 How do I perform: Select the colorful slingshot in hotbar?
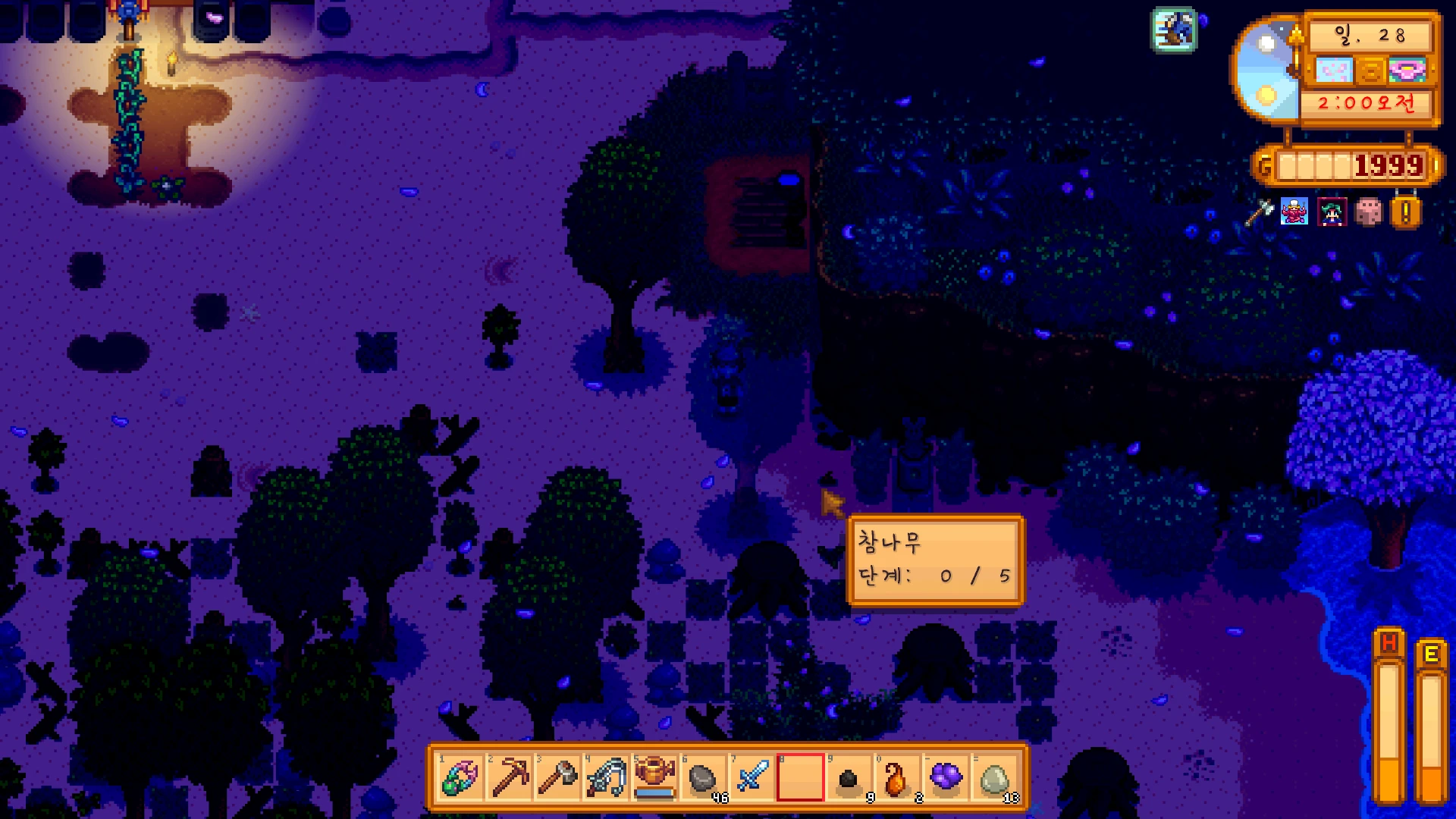point(460,777)
